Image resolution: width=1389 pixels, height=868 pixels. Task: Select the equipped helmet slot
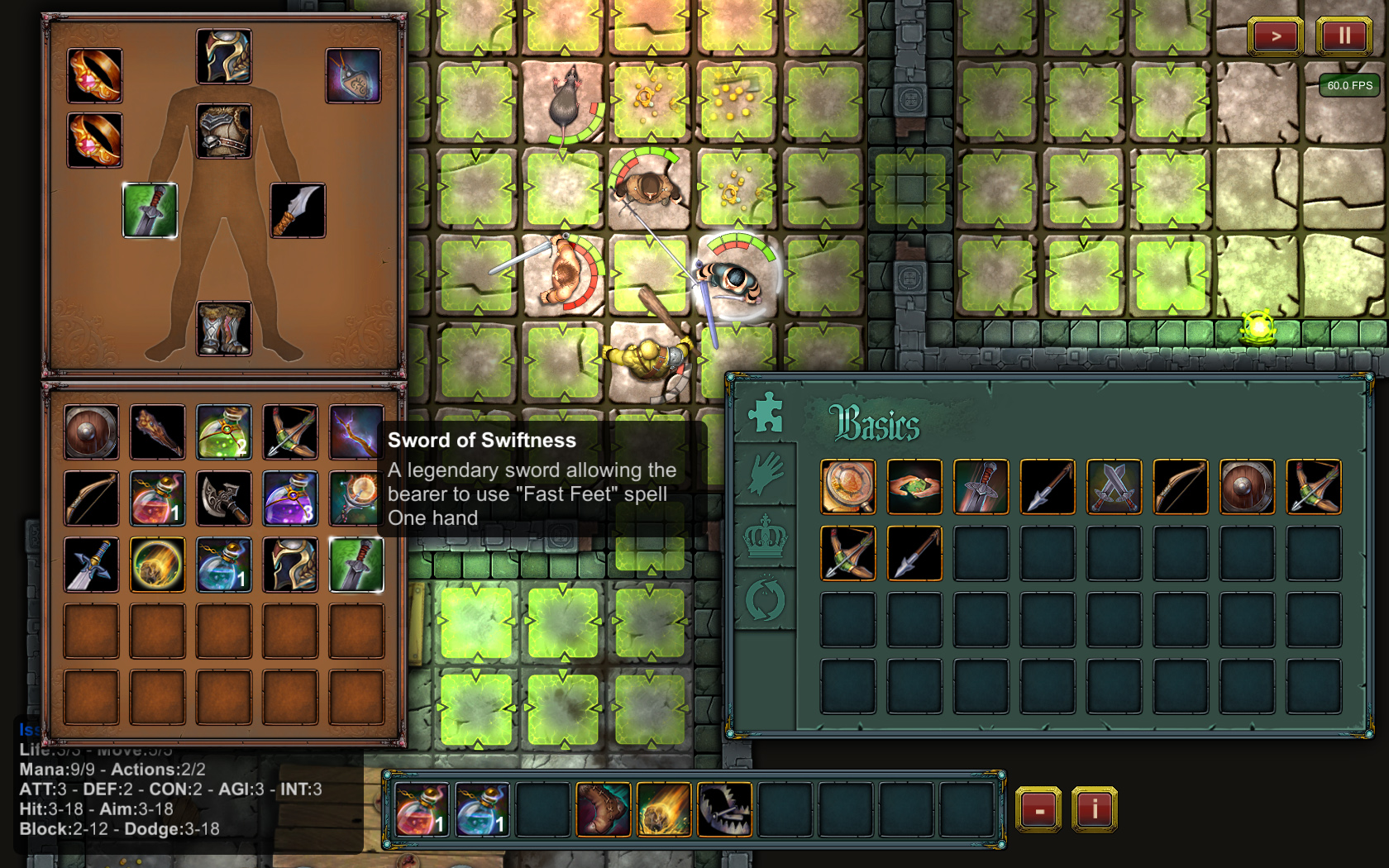pos(224,57)
